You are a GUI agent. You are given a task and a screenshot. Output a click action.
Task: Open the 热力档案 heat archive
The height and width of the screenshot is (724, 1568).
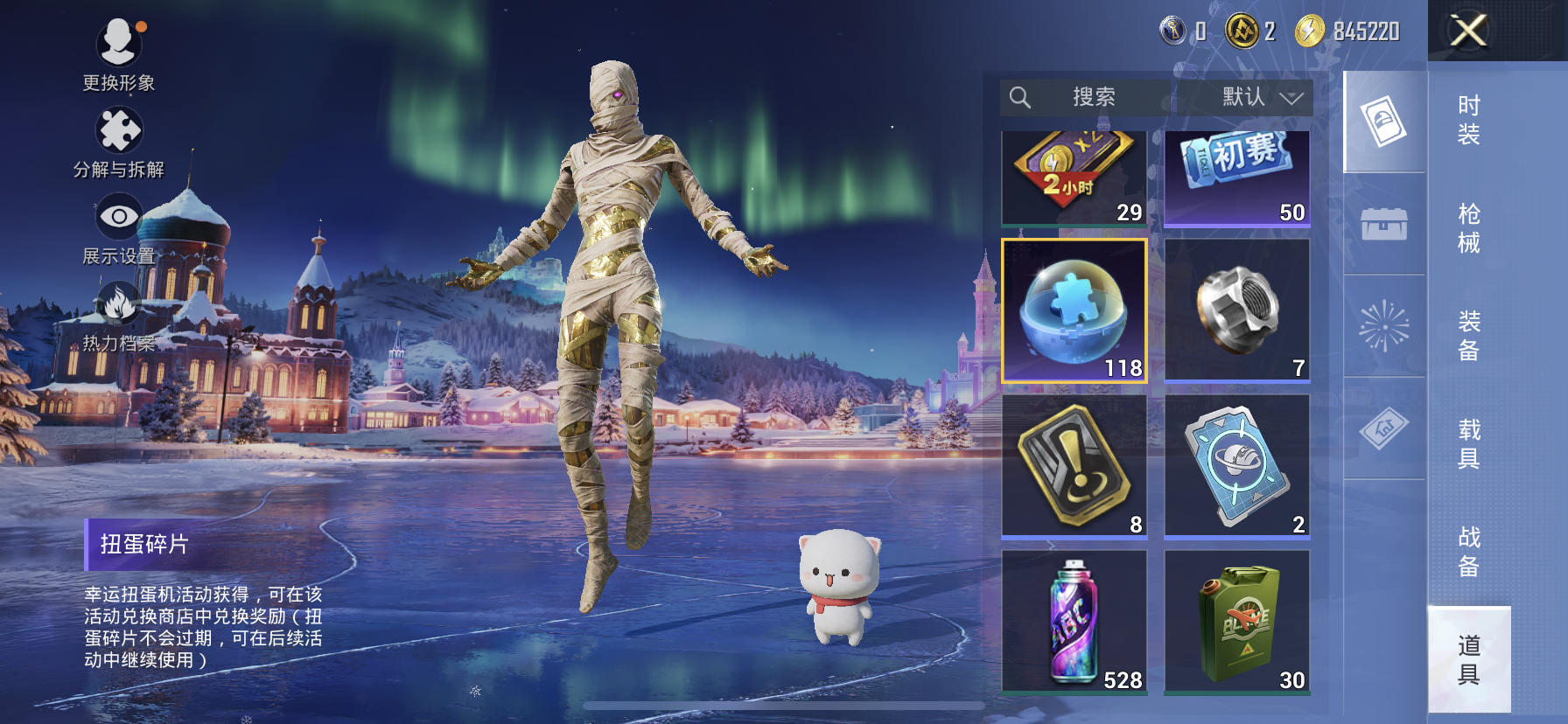click(119, 315)
